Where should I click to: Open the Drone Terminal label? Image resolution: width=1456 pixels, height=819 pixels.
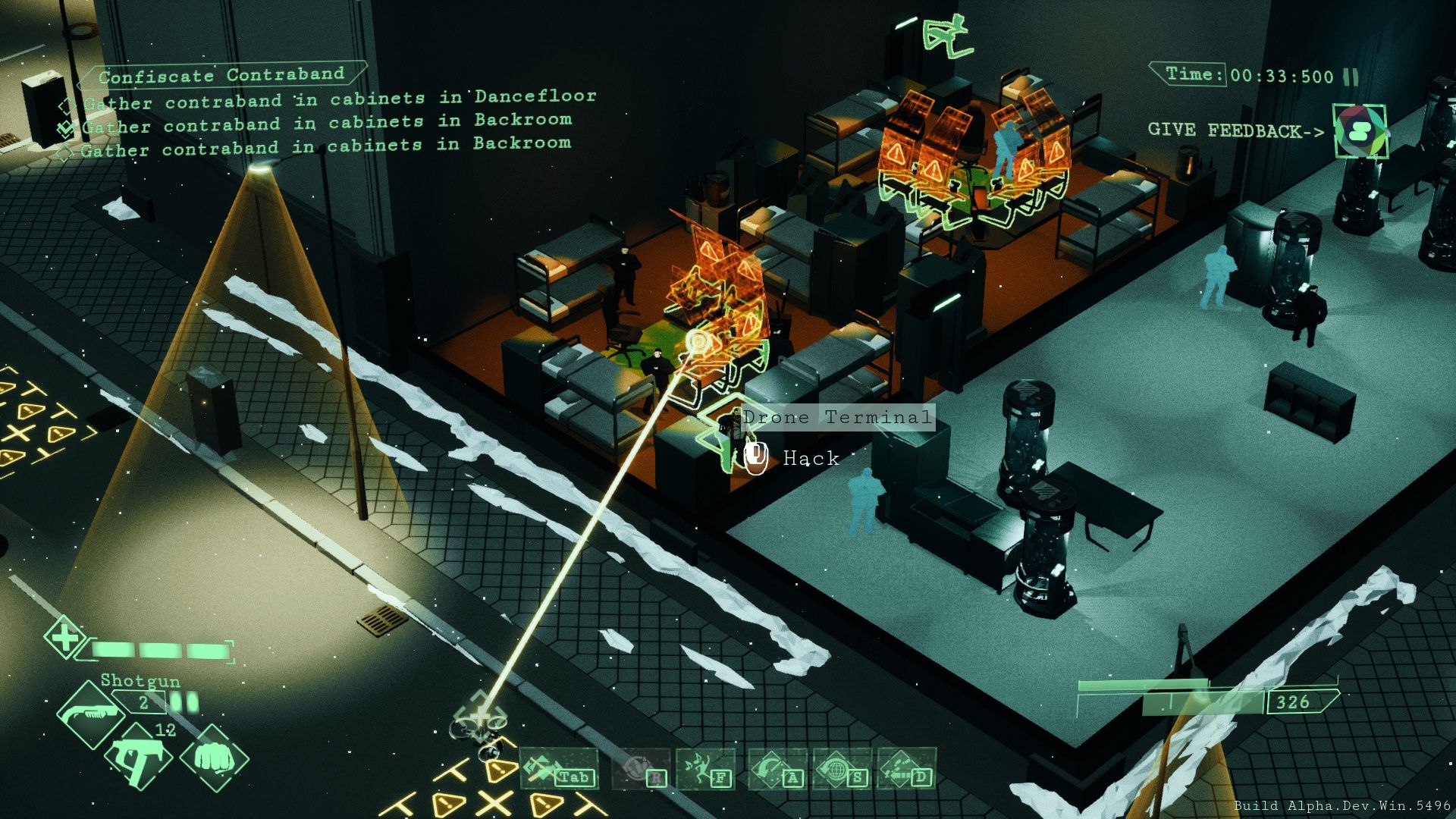click(x=836, y=416)
